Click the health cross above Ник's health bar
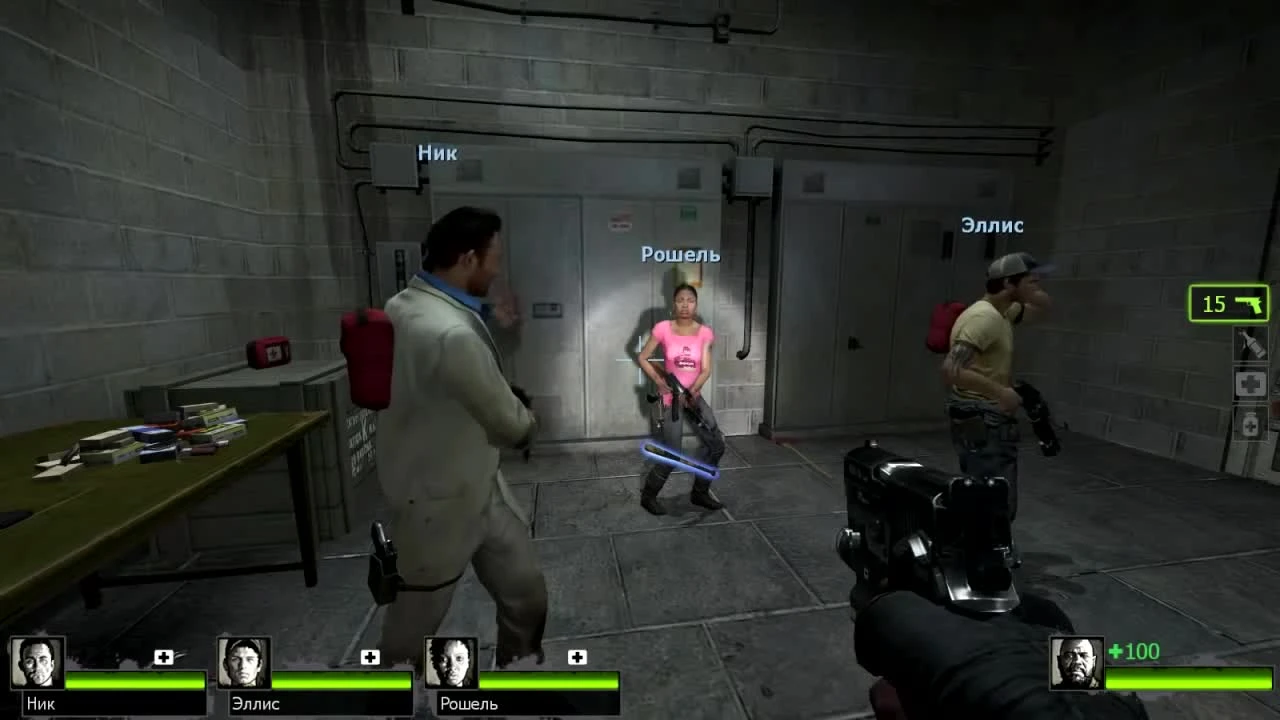This screenshot has height=720, width=1280. tap(163, 657)
